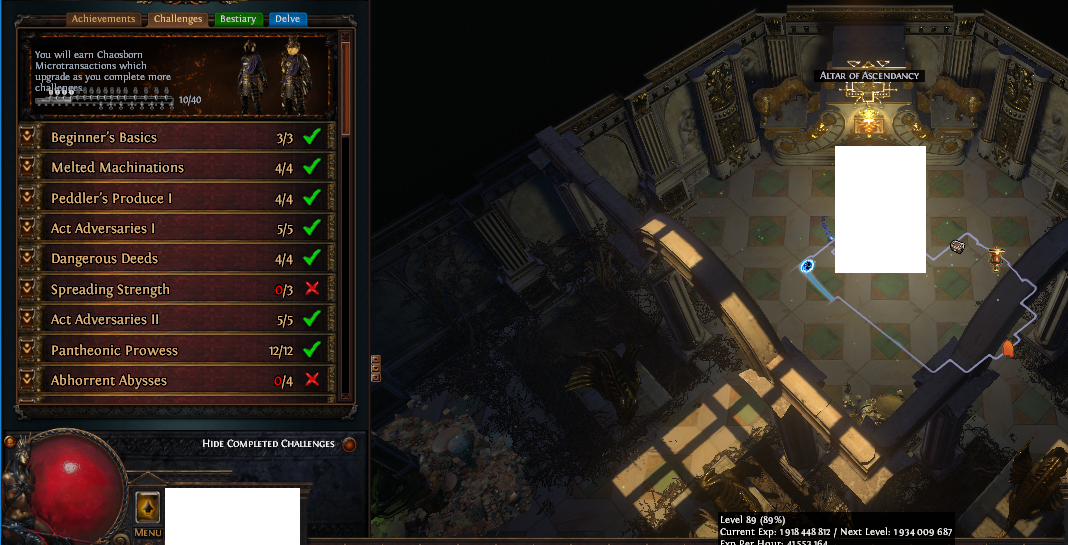Viewport: 1068px width, 545px height.
Task: Open Peddler's Produce I details
Action: click(28, 198)
